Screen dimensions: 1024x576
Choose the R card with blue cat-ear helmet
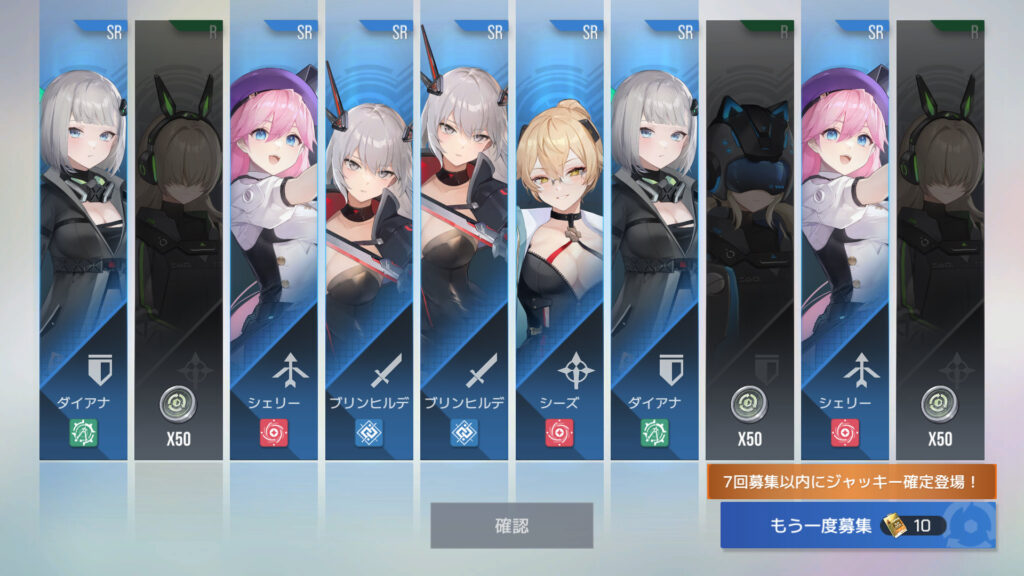[x=750, y=240]
